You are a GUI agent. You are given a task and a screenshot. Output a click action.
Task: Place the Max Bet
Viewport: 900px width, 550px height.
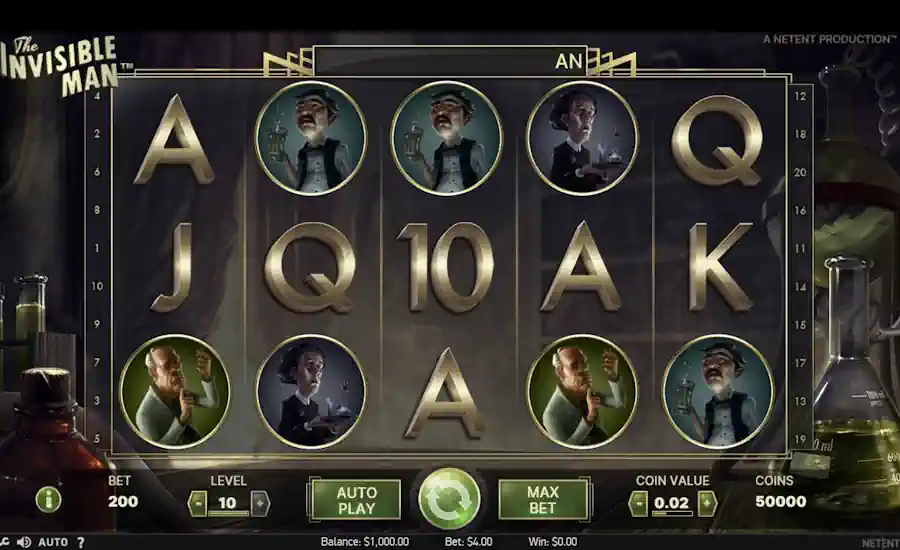(542, 500)
